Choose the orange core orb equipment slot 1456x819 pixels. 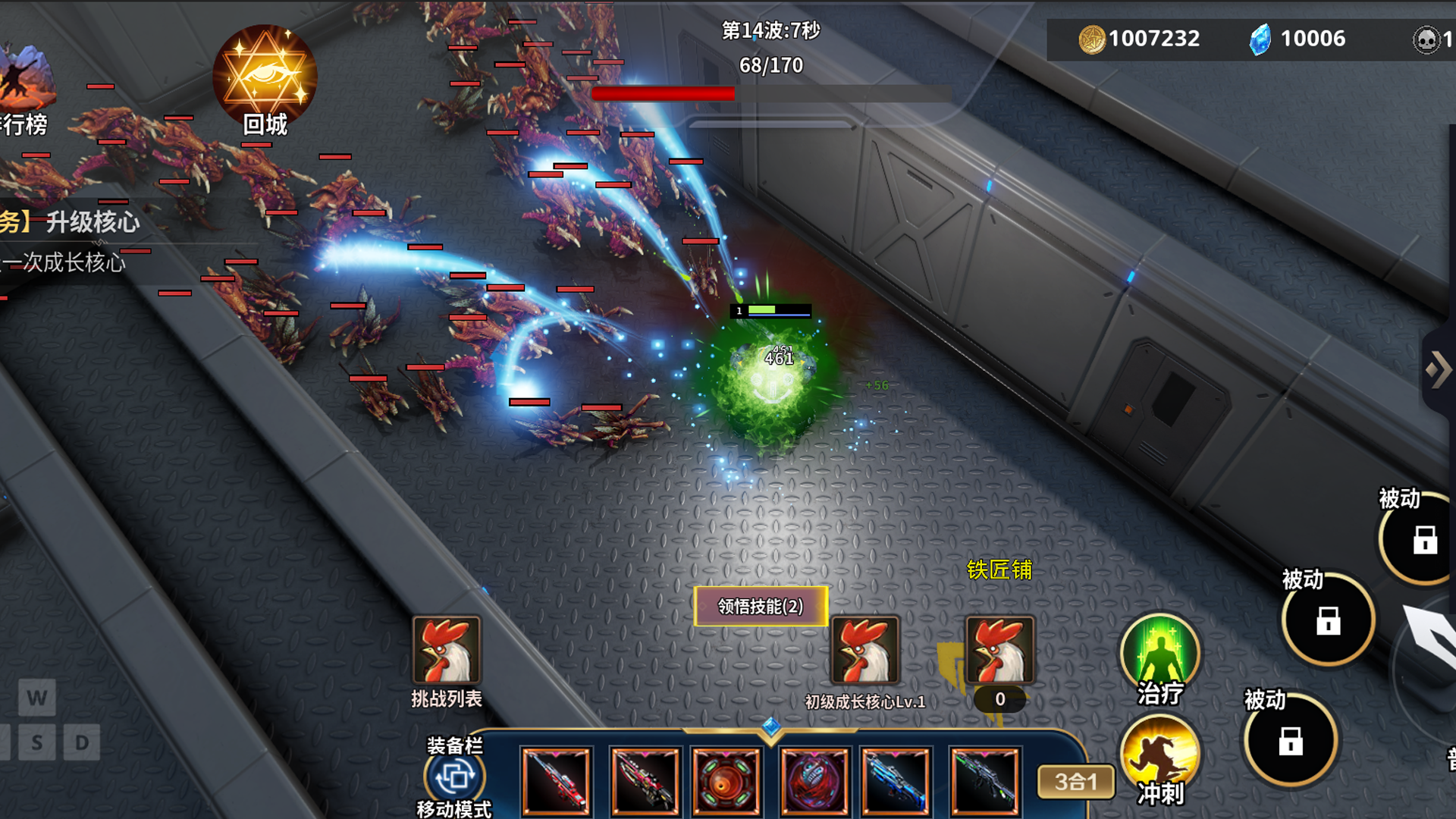tap(726, 781)
